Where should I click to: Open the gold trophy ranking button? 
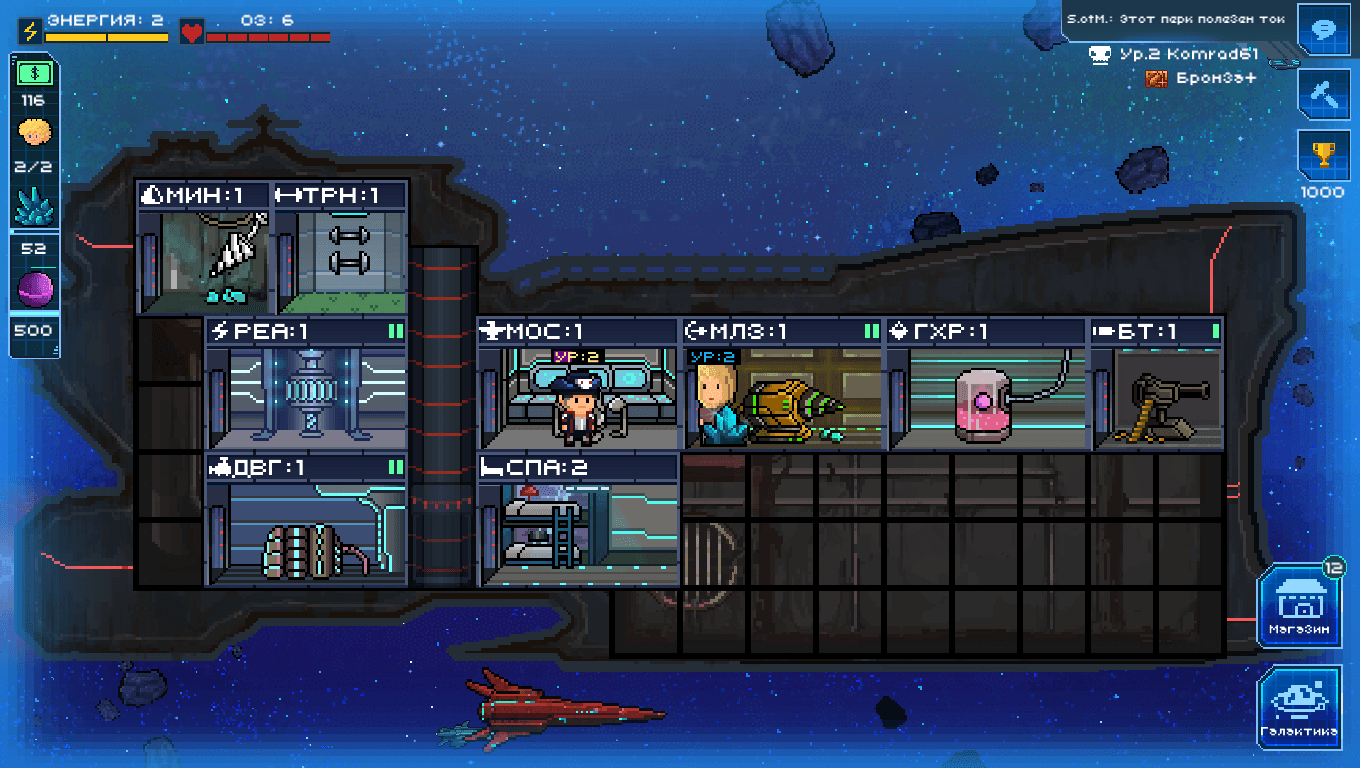click(1324, 156)
